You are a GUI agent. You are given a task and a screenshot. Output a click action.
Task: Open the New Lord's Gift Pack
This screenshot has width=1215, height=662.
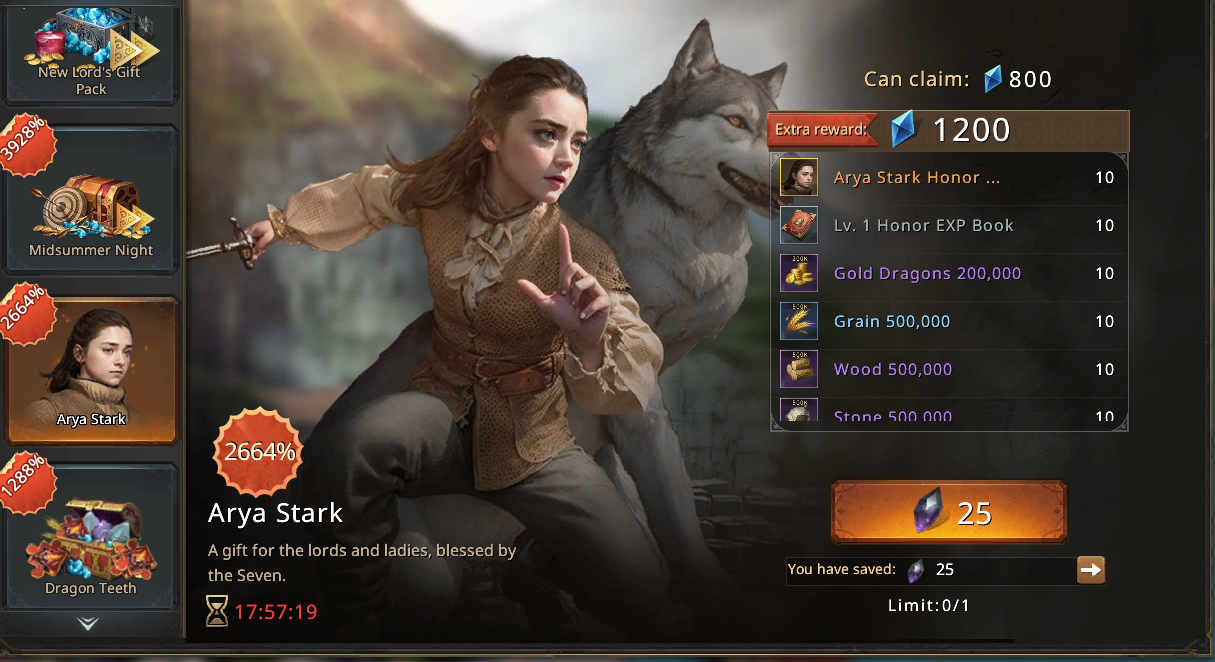[91, 52]
